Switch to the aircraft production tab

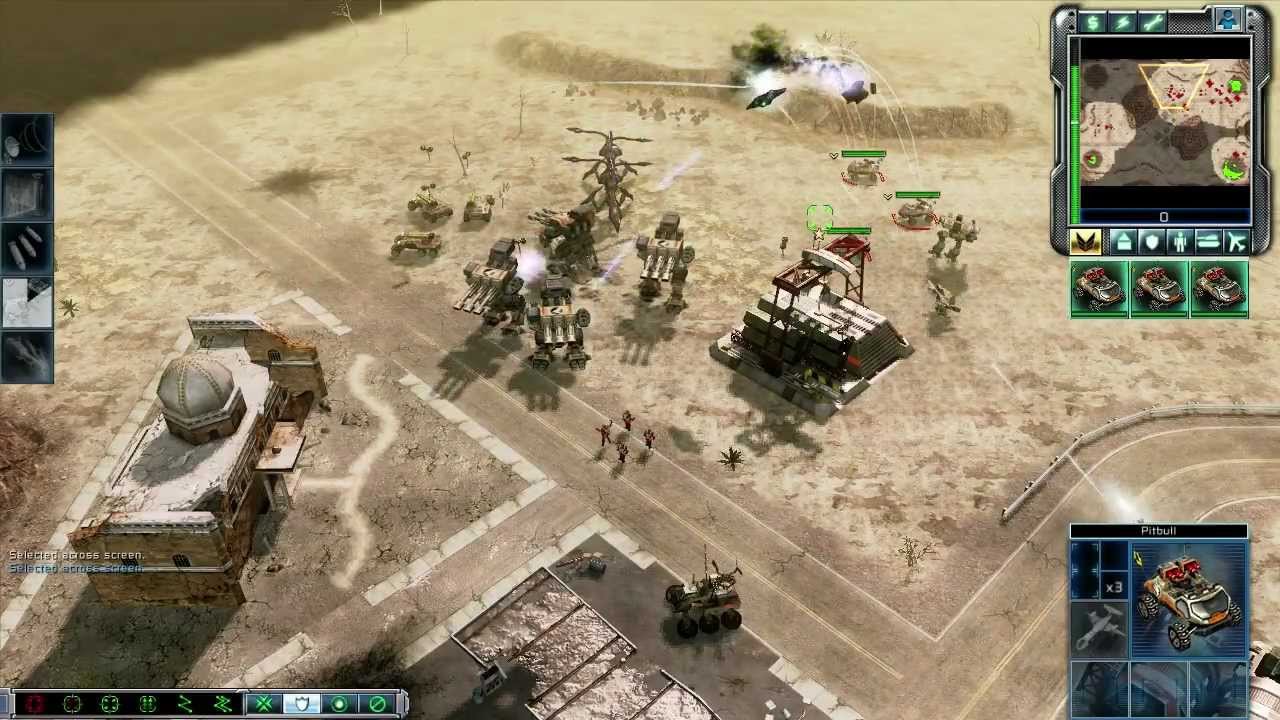tap(1236, 242)
